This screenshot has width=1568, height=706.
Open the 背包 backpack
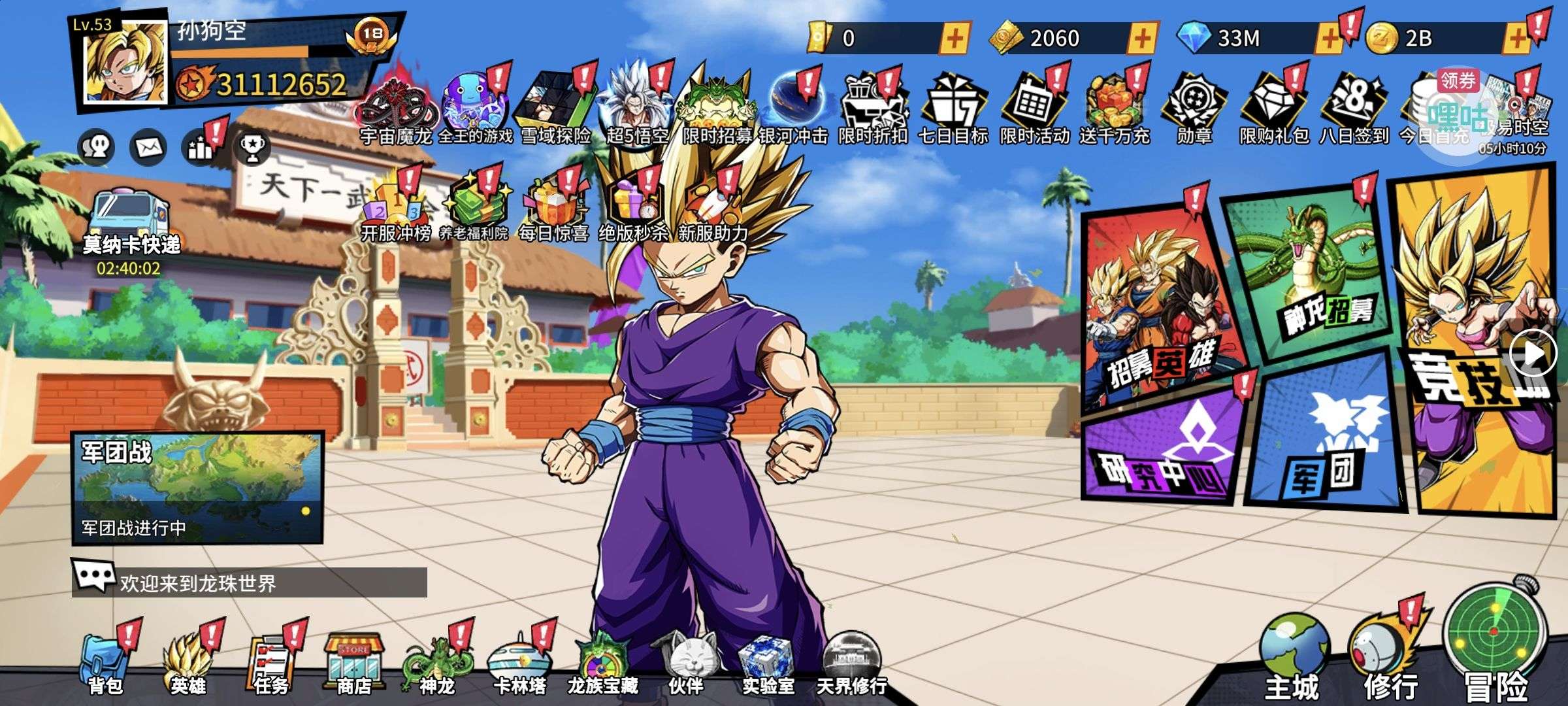tap(105, 664)
